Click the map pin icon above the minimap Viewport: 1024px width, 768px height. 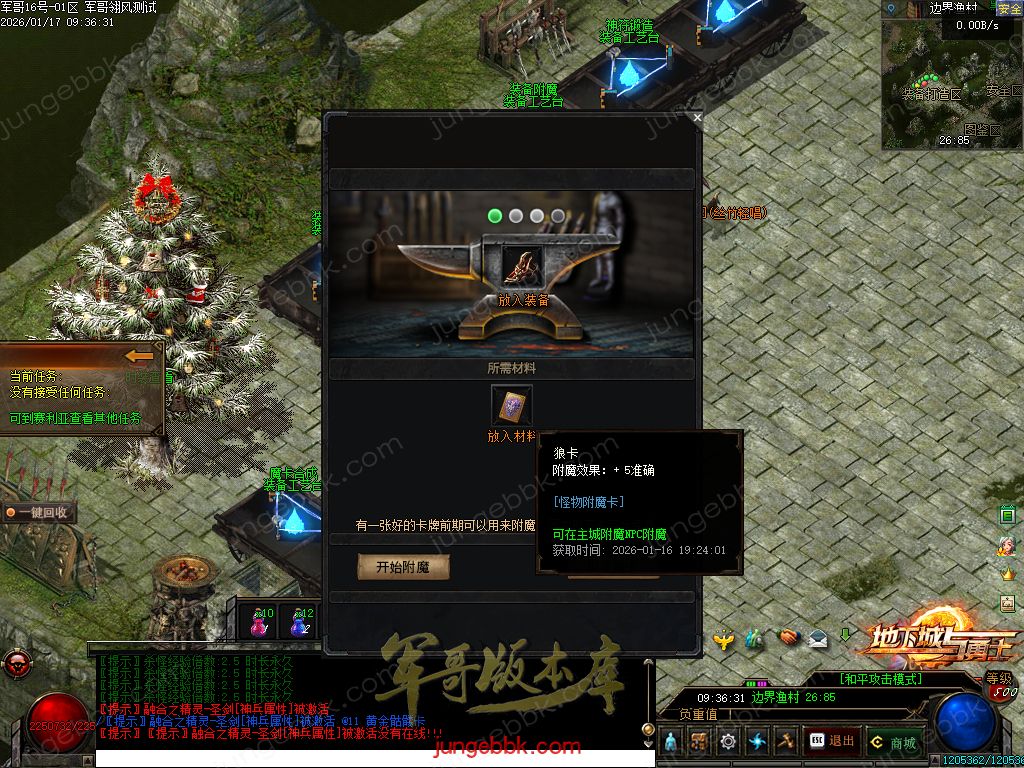pyautogui.click(x=889, y=8)
